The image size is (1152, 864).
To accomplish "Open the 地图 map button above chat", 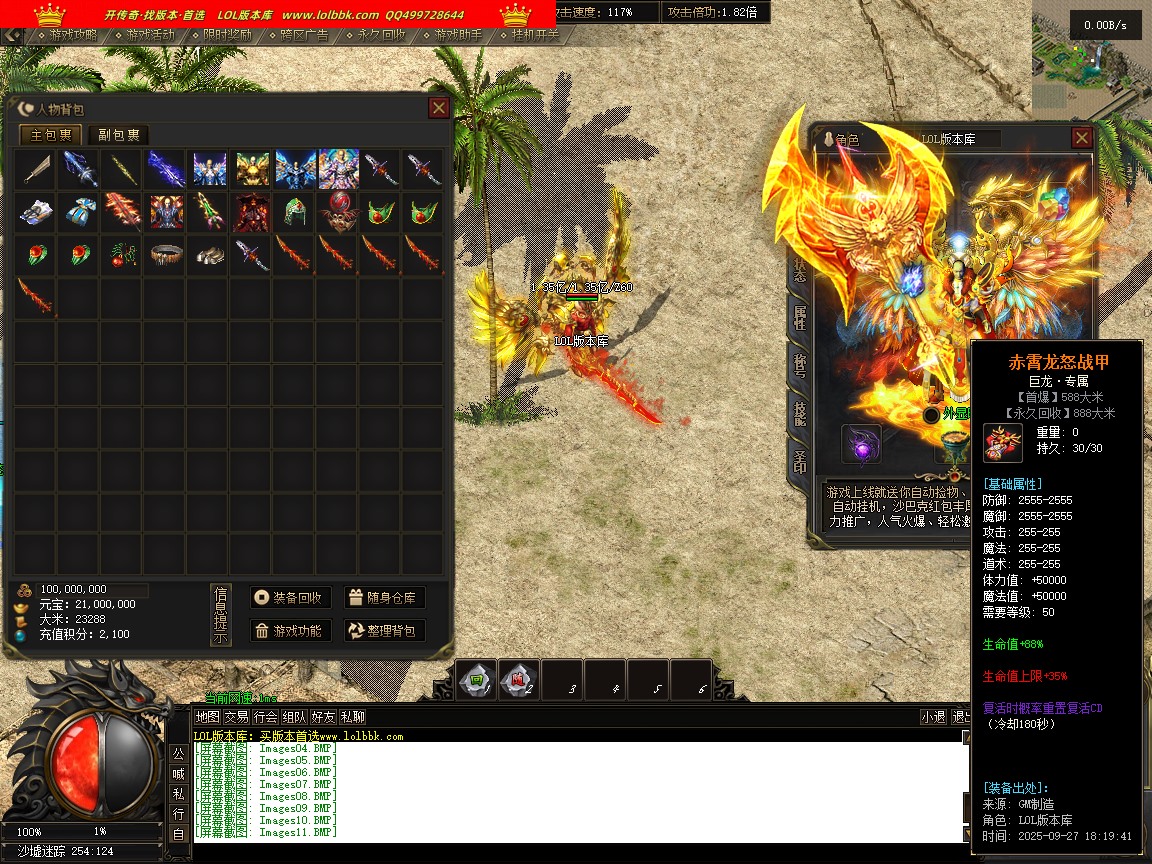I will (x=207, y=717).
